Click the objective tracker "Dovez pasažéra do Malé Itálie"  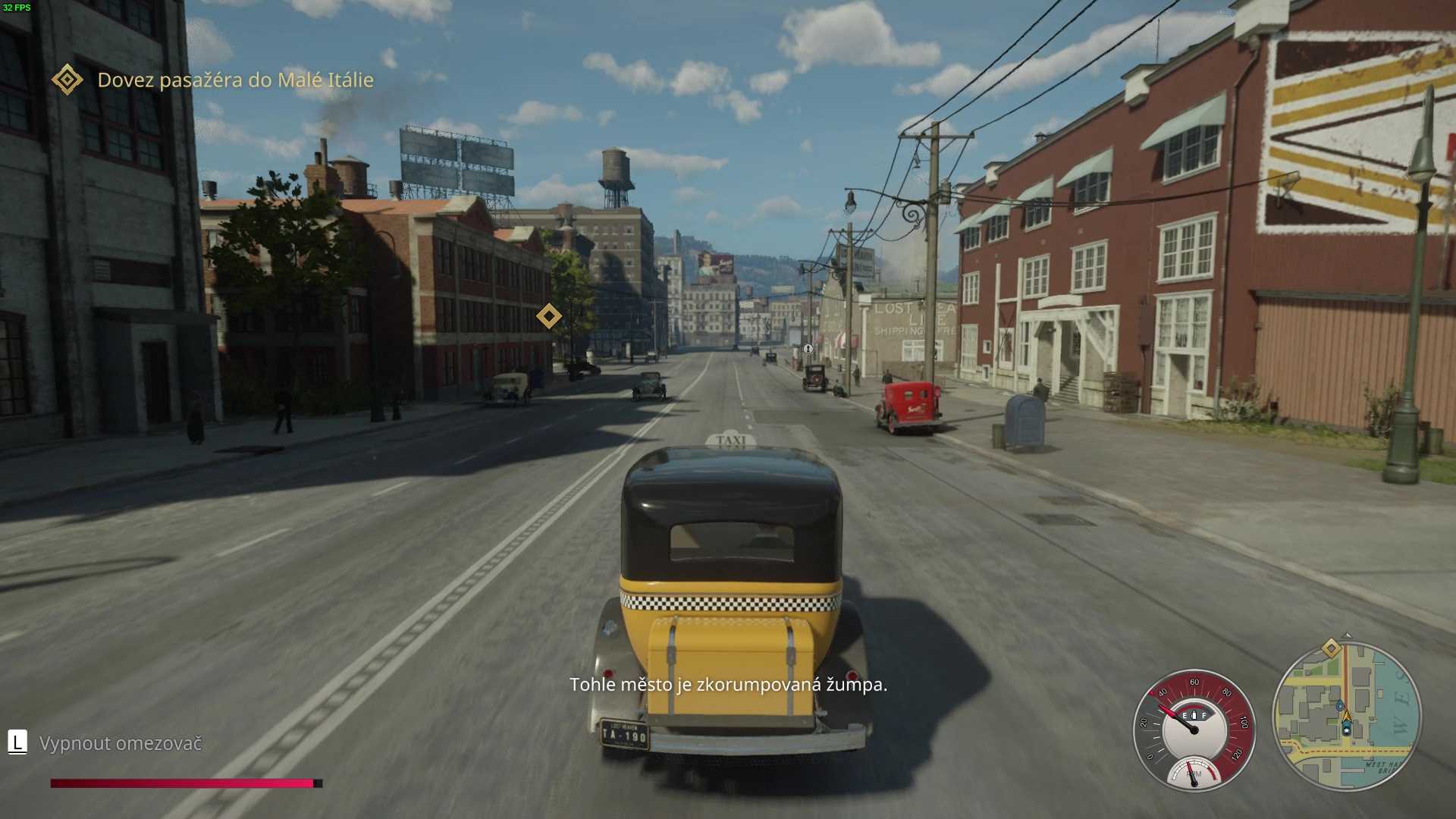point(235,80)
